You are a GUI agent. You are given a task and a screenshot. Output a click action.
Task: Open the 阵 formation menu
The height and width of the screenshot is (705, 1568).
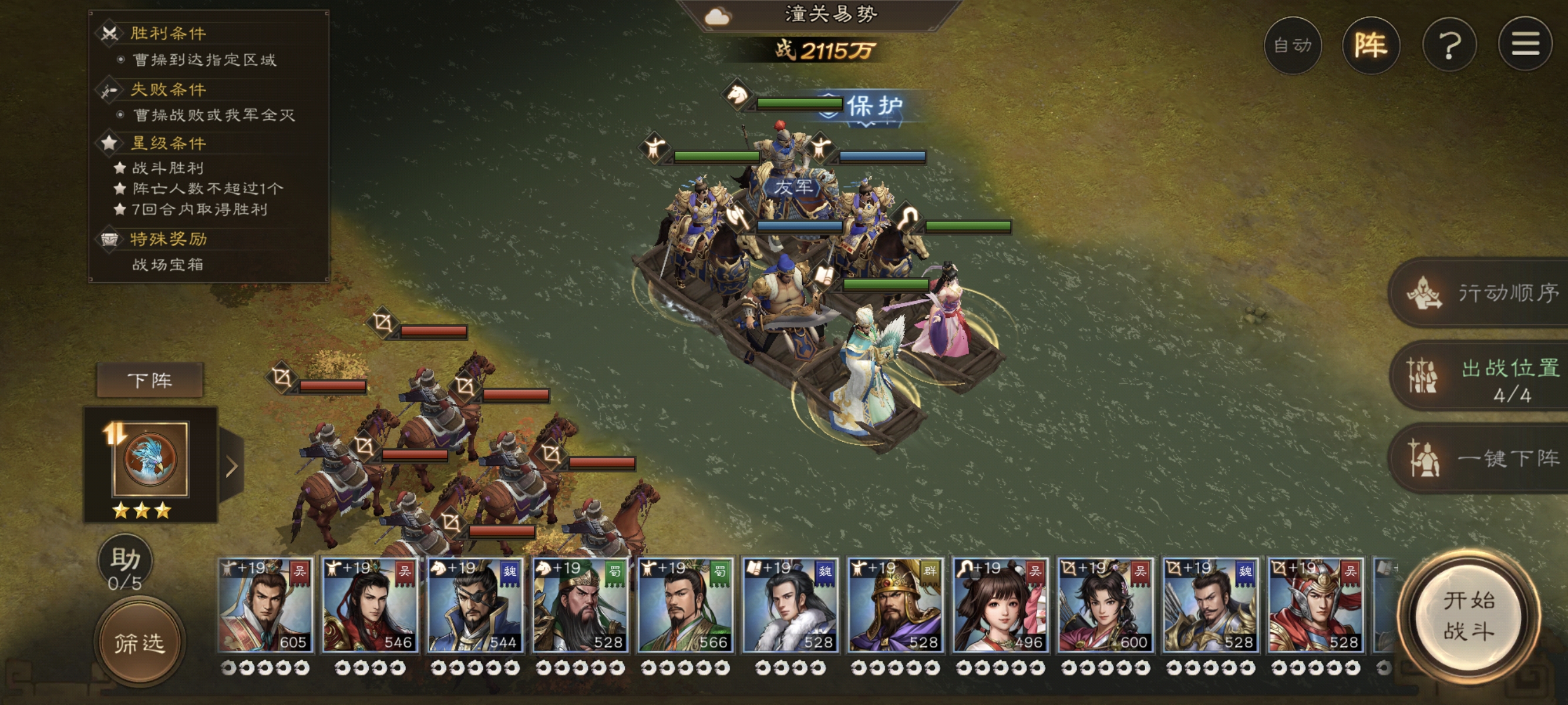pos(1370,46)
